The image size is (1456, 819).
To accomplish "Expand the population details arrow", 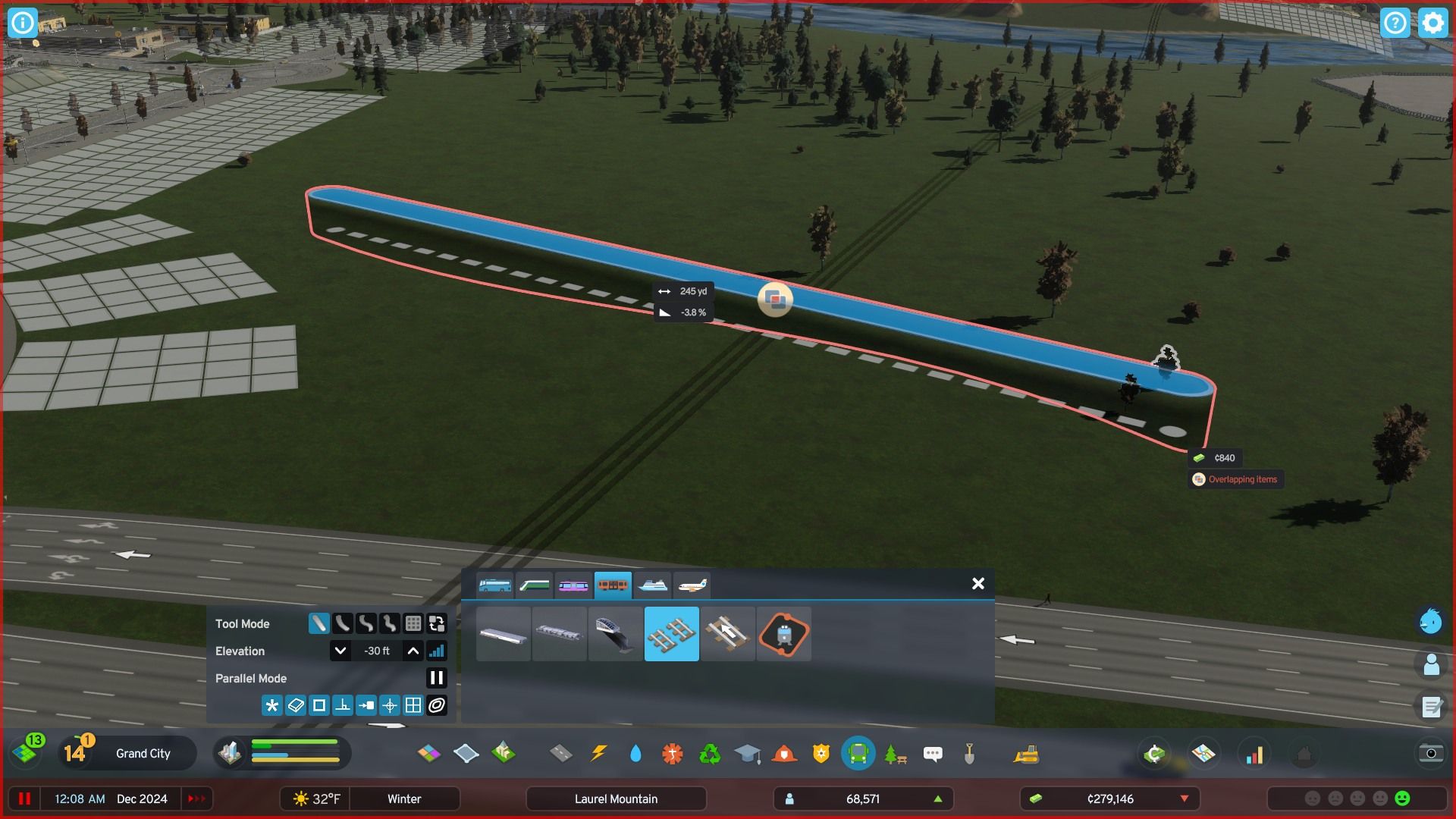I will [x=937, y=798].
